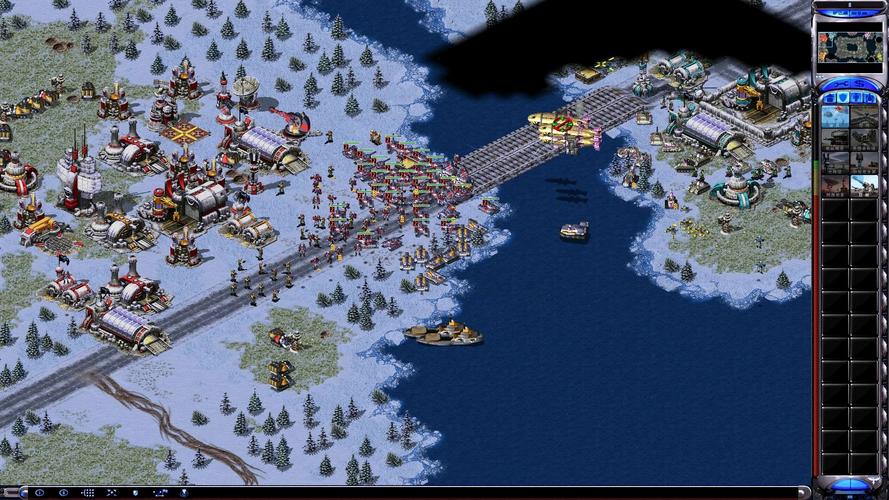Activate the wrench repair button
This screenshot has width=889, height=500.
click(x=836, y=83)
